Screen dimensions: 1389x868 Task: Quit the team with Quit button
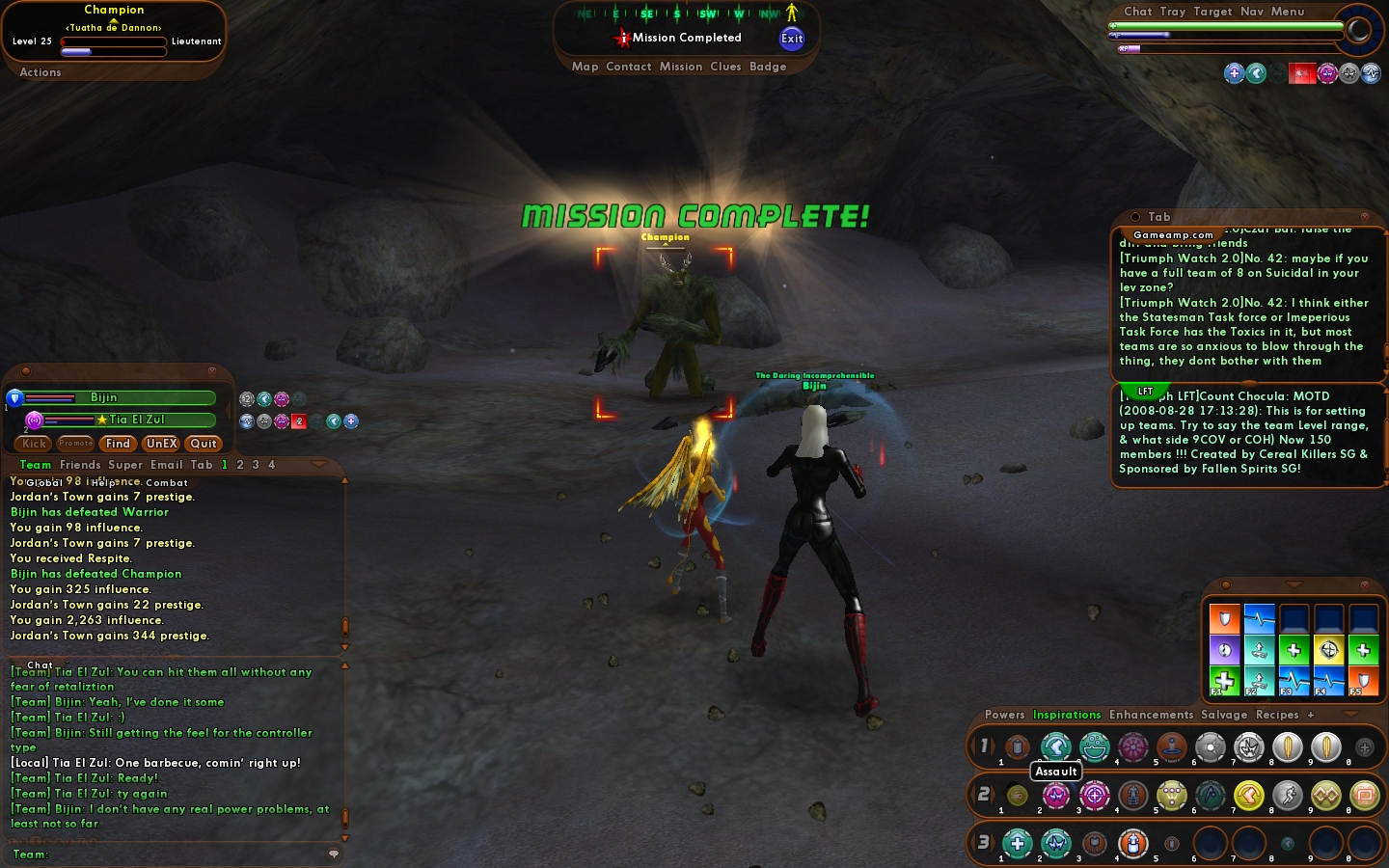pyautogui.click(x=204, y=444)
